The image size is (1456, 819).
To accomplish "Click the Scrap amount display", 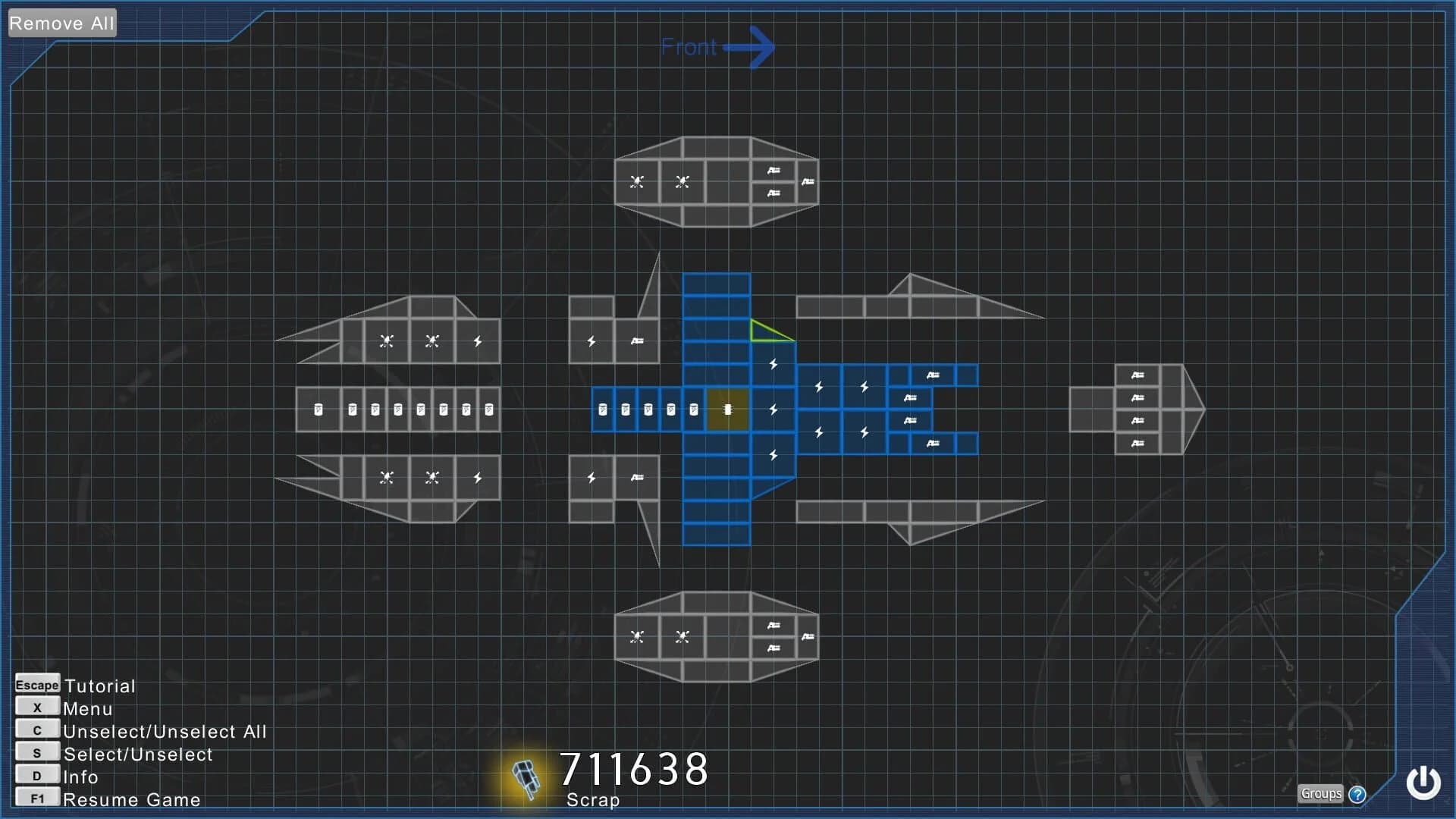I will pos(634,769).
